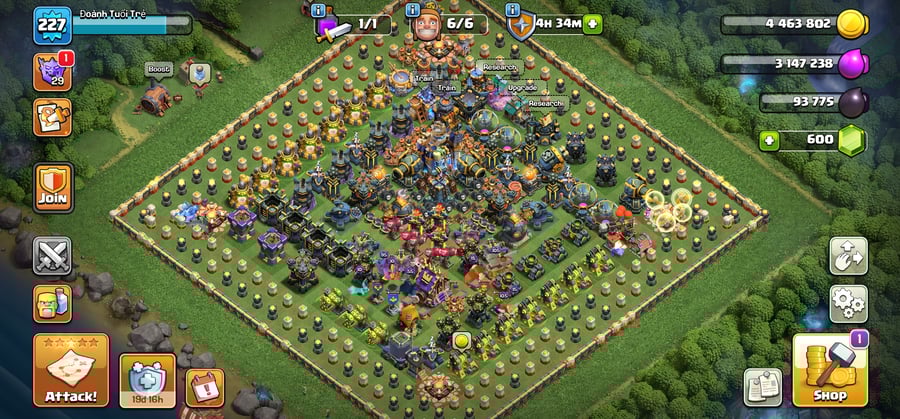Open the orange scroll tasks icon

[52, 117]
